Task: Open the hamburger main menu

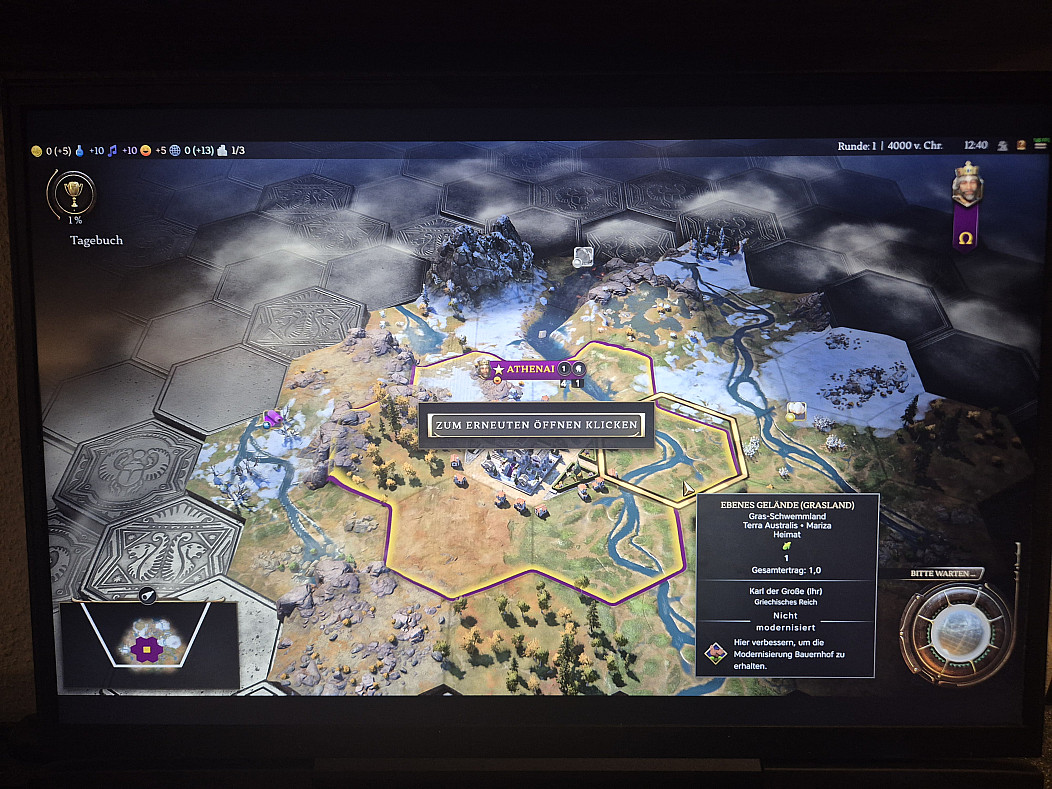Action: coord(1040,145)
